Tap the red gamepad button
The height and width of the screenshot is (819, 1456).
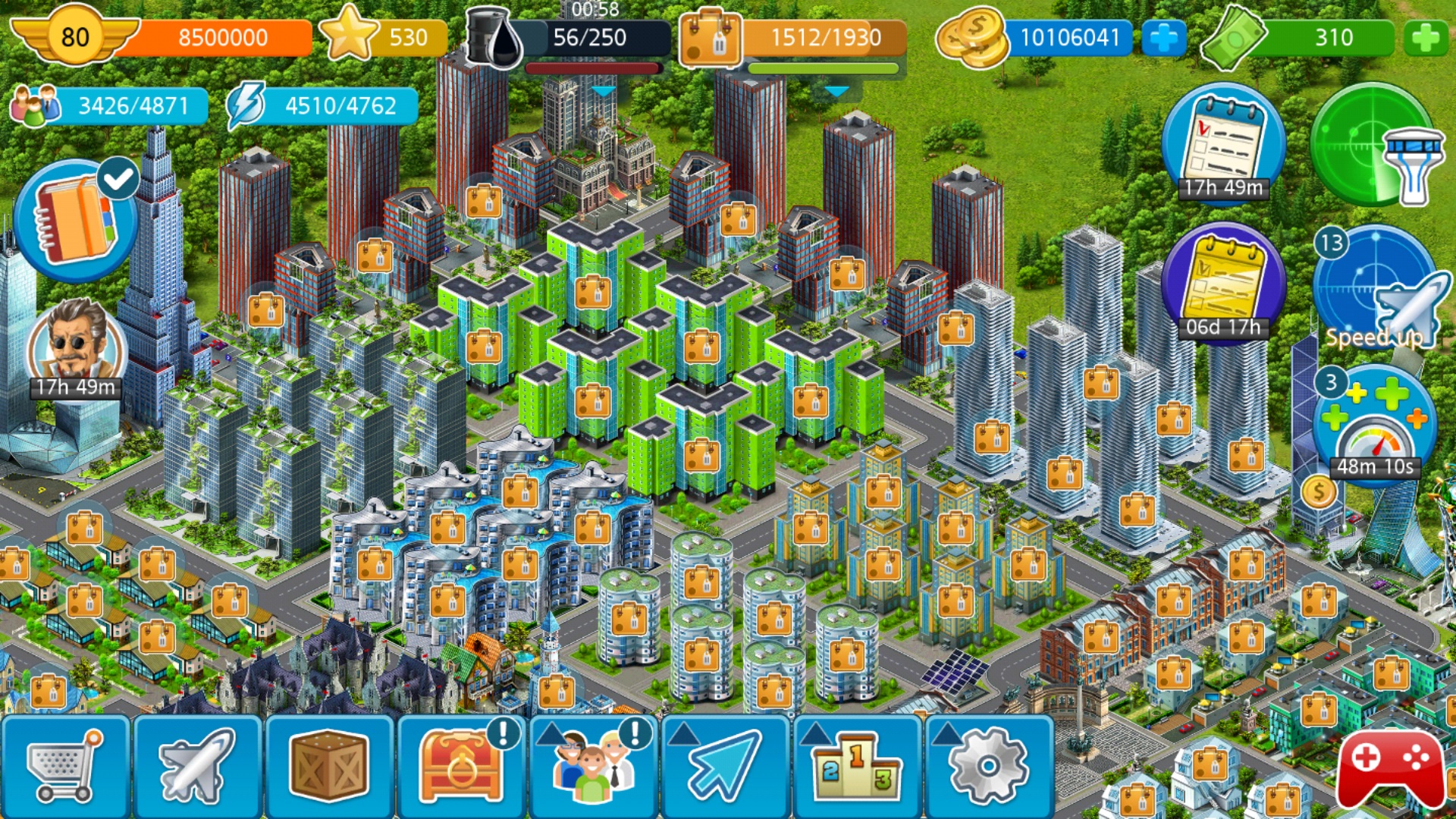(1391, 767)
